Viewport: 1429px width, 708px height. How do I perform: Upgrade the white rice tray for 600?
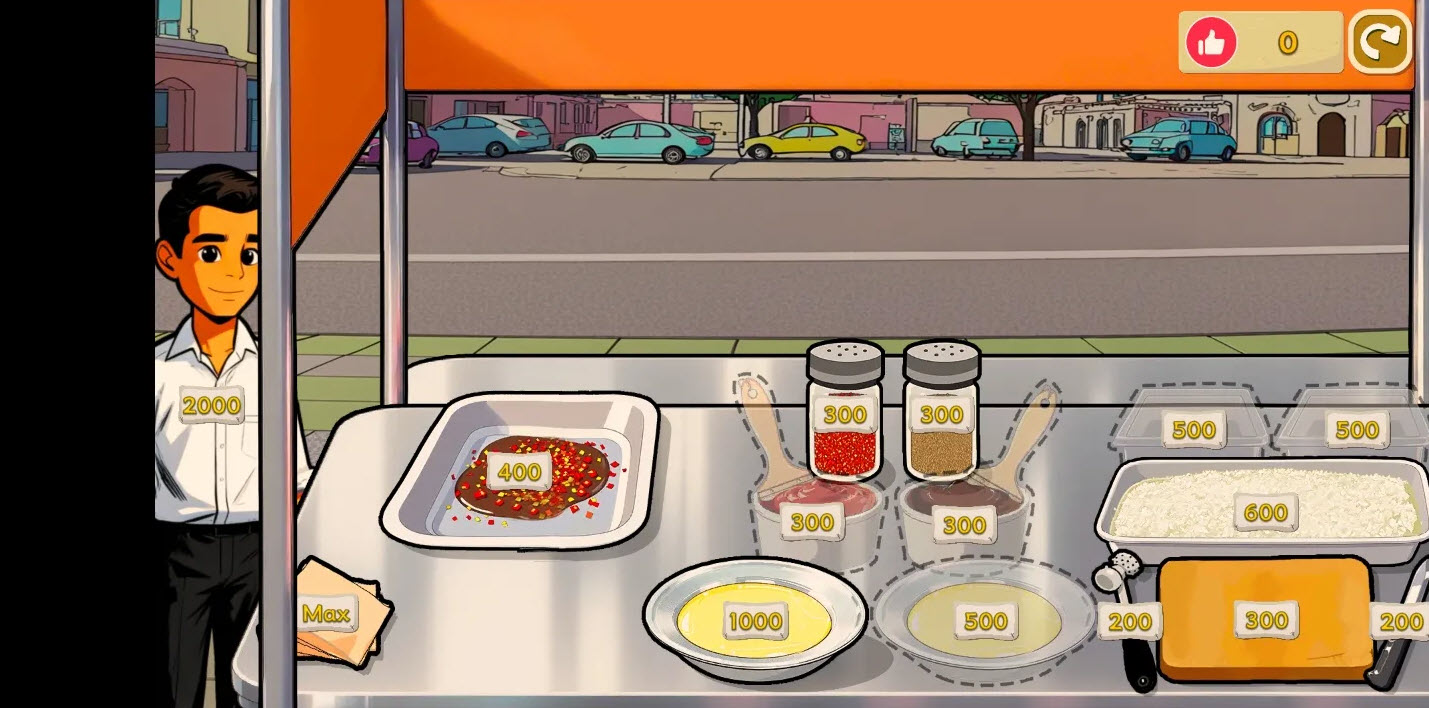pyautogui.click(x=1265, y=513)
